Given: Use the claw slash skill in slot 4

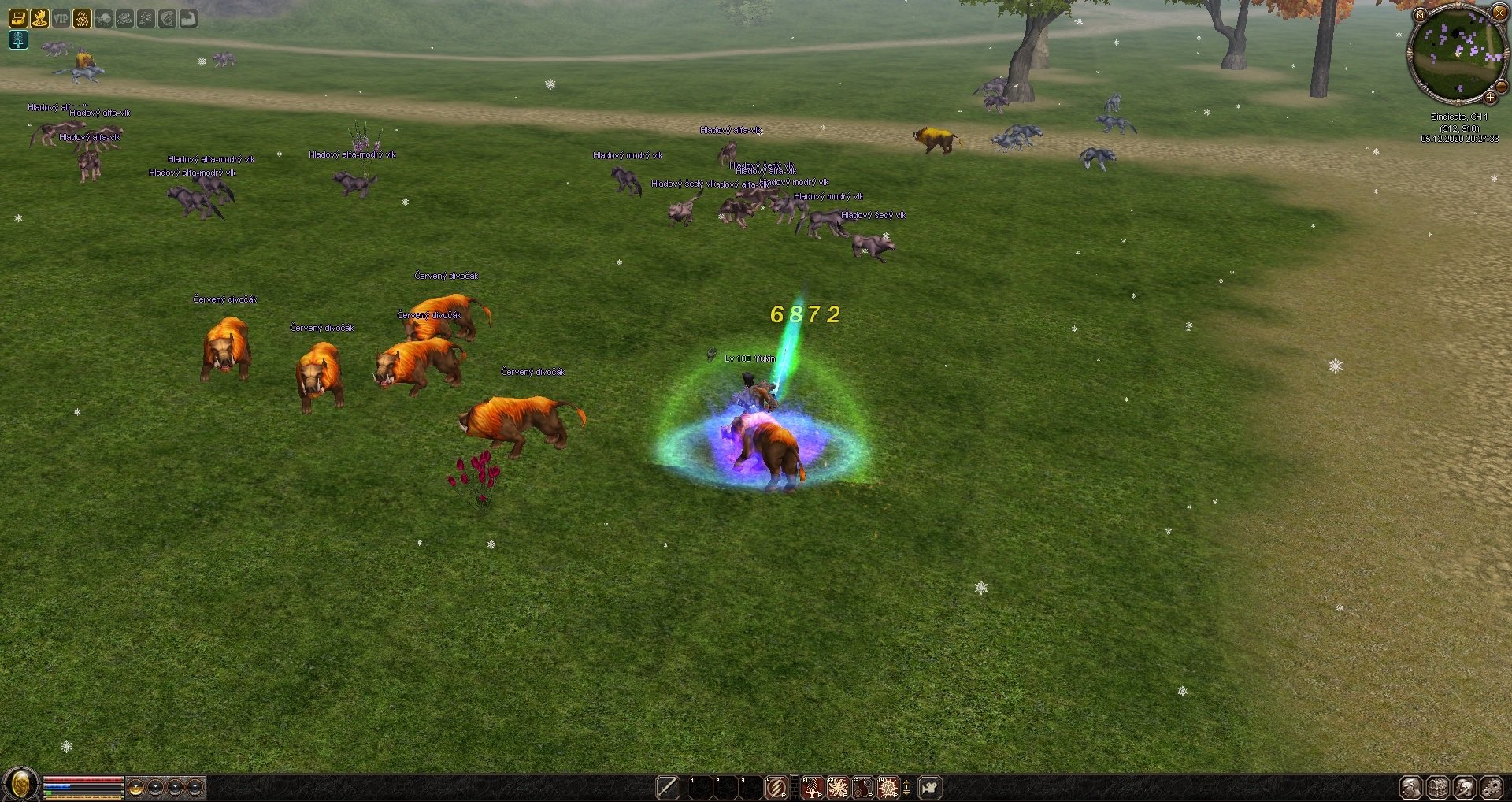Looking at the screenshot, I should tap(776, 787).
